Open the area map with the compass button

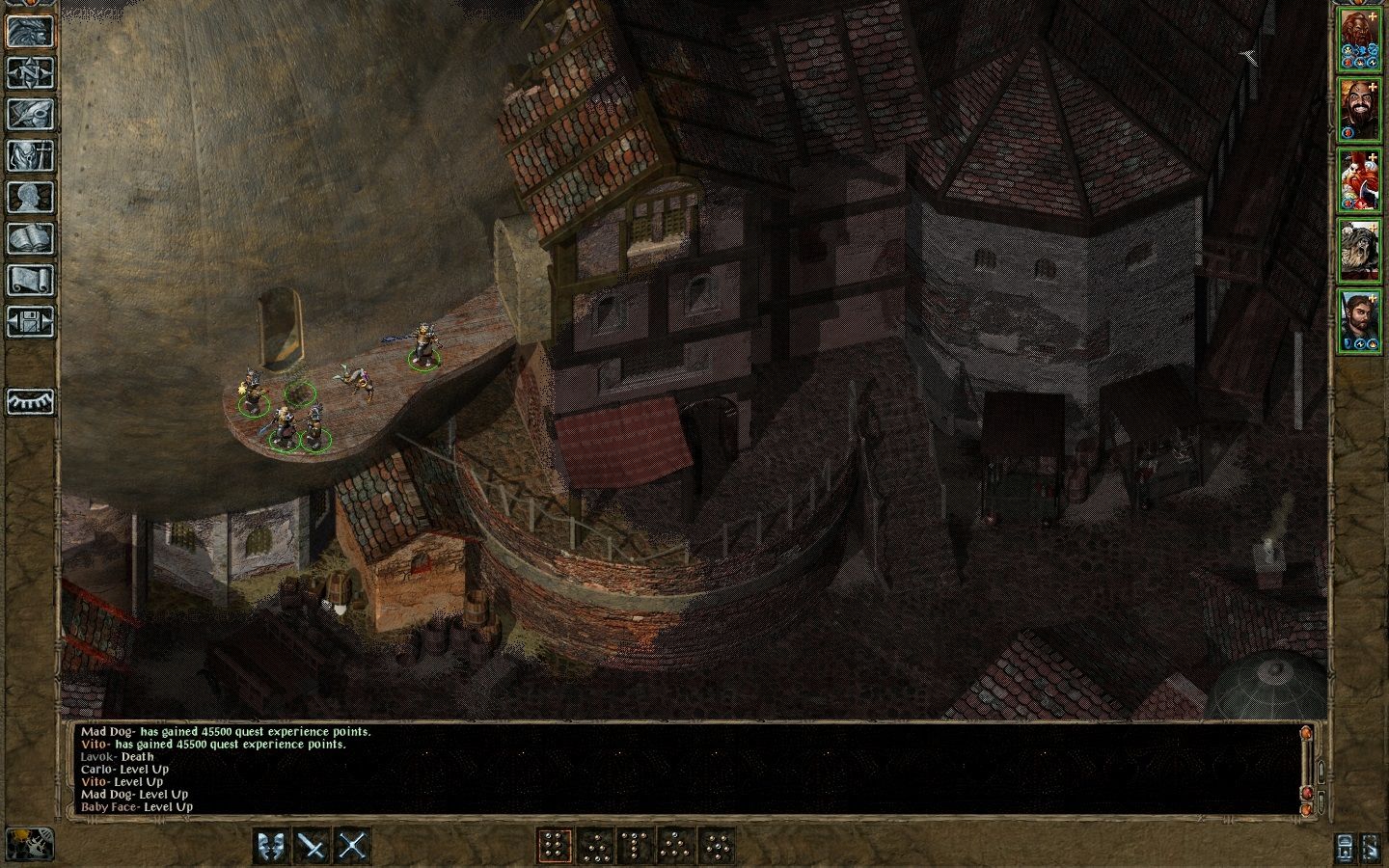coord(30,72)
